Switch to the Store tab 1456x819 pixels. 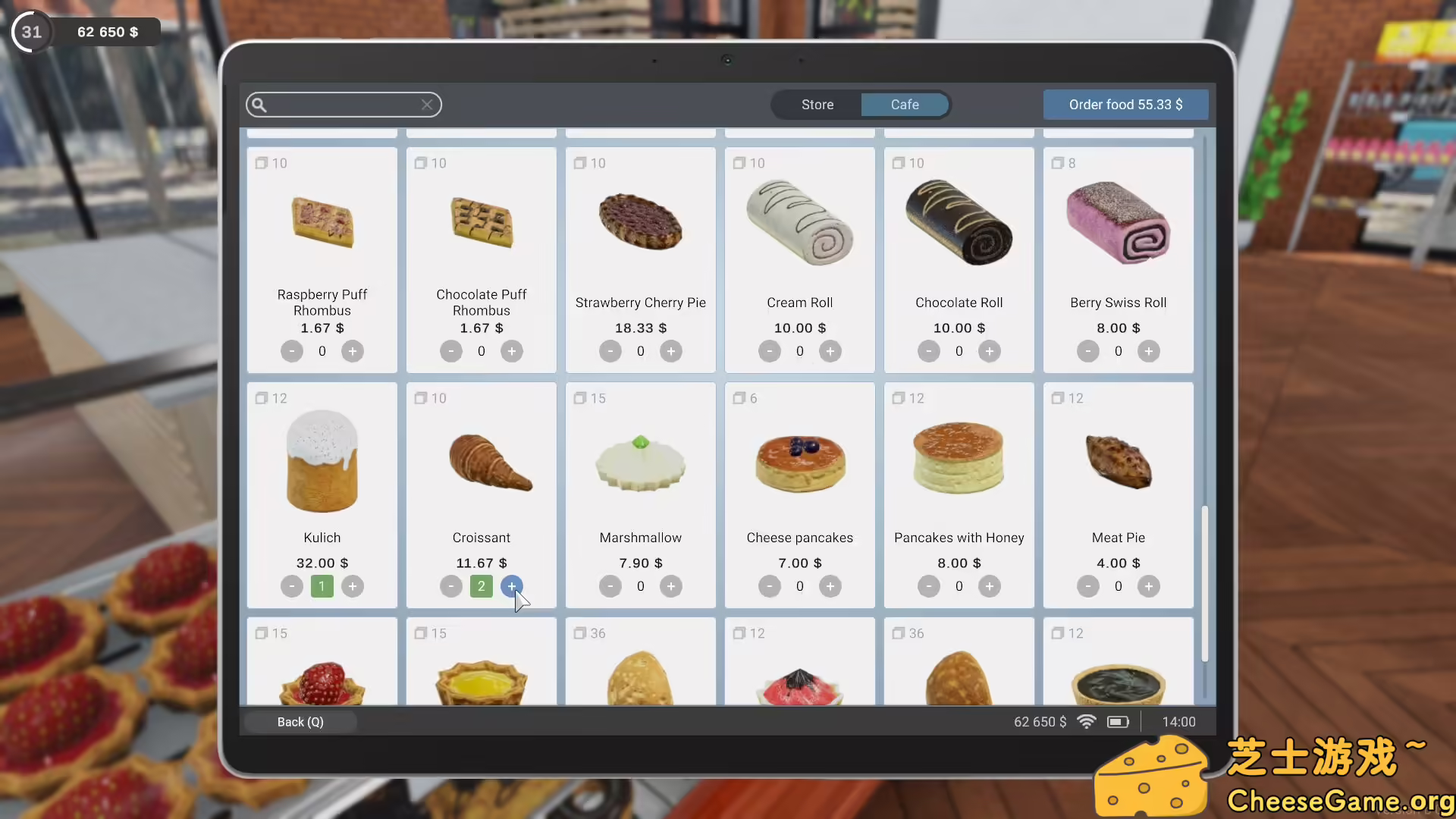point(817,105)
